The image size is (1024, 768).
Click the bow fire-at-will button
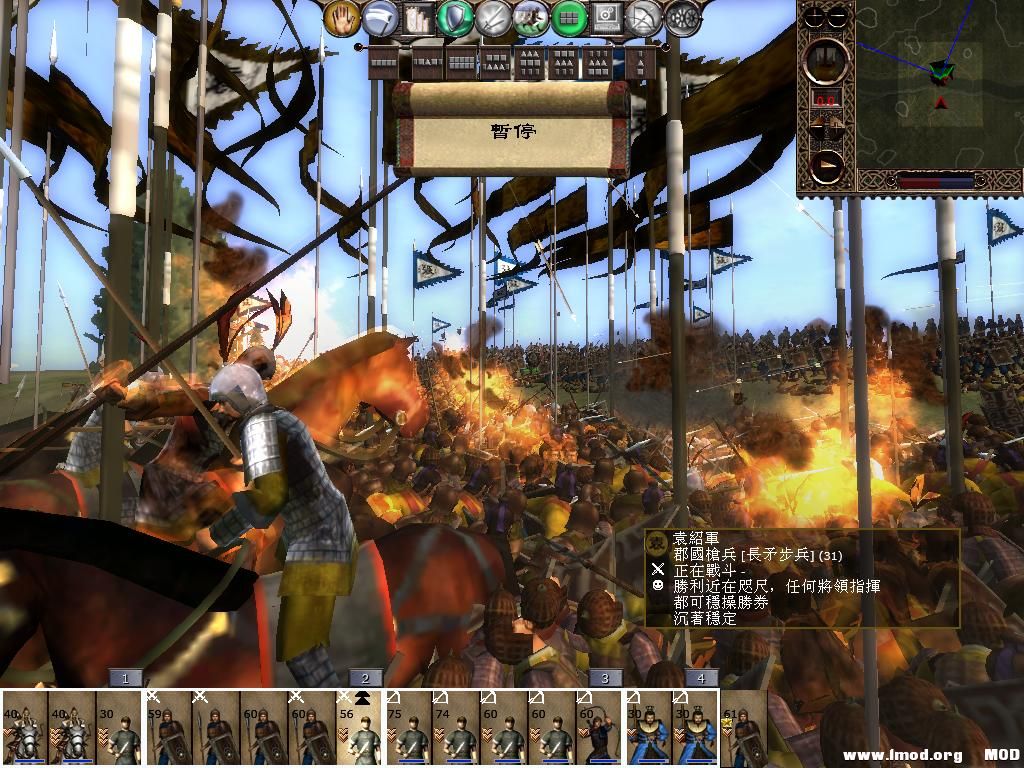(x=645, y=17)
